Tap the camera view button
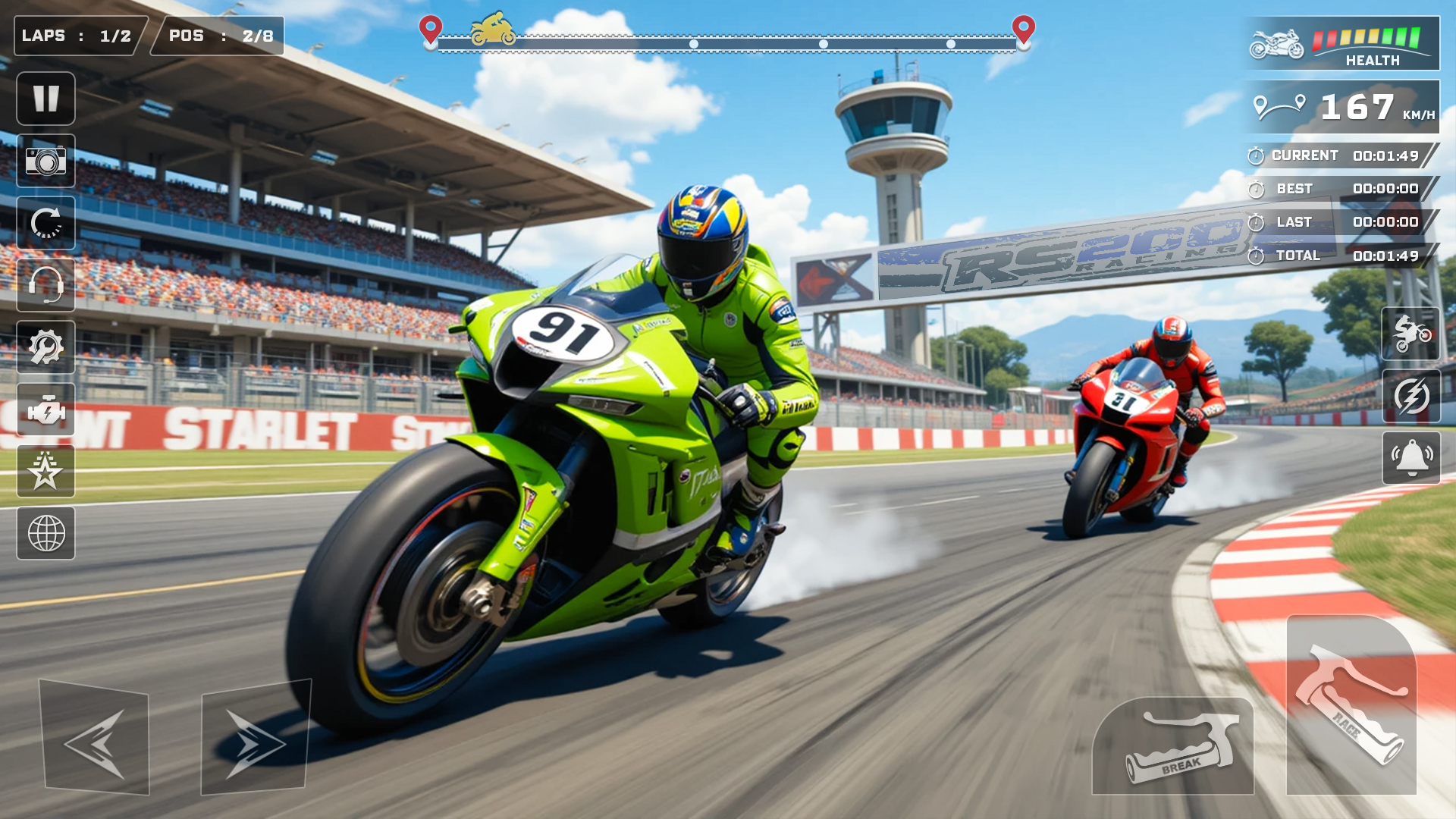The height and width of the screenshot is (819, 1456). pos(45,161)
